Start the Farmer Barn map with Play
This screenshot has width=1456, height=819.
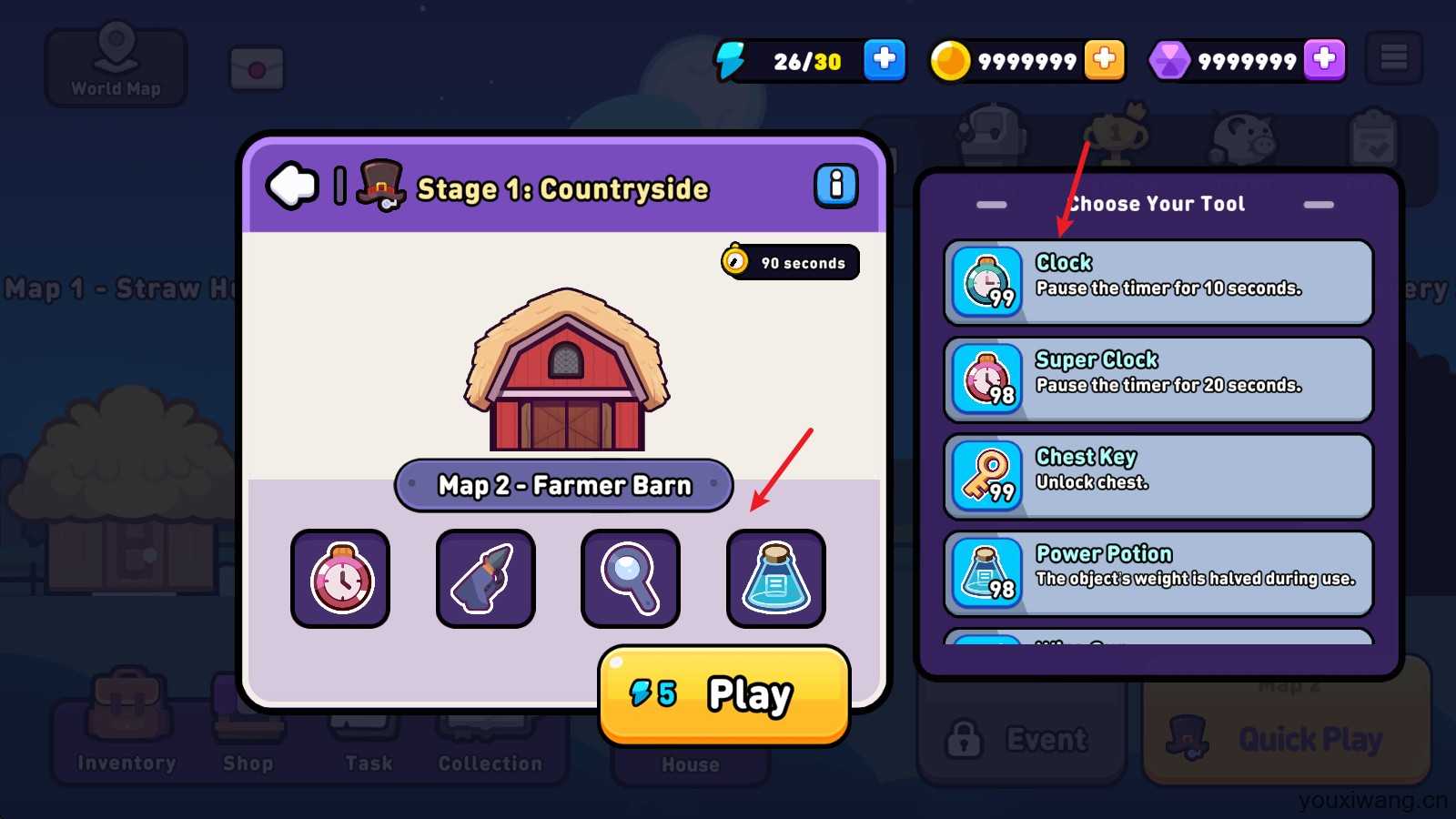pos(724,695)
